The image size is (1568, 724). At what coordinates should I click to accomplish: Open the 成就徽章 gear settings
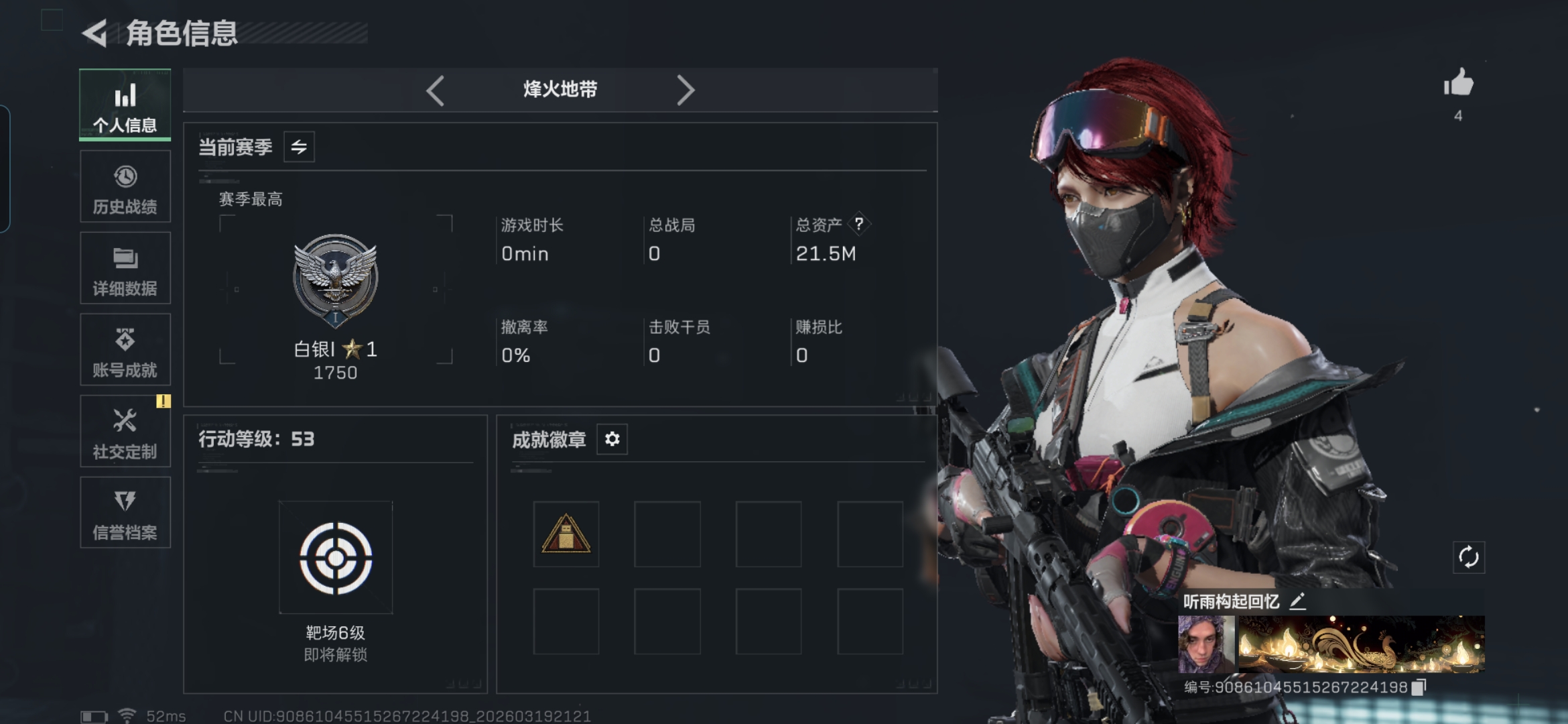click(x=612, y=439)
